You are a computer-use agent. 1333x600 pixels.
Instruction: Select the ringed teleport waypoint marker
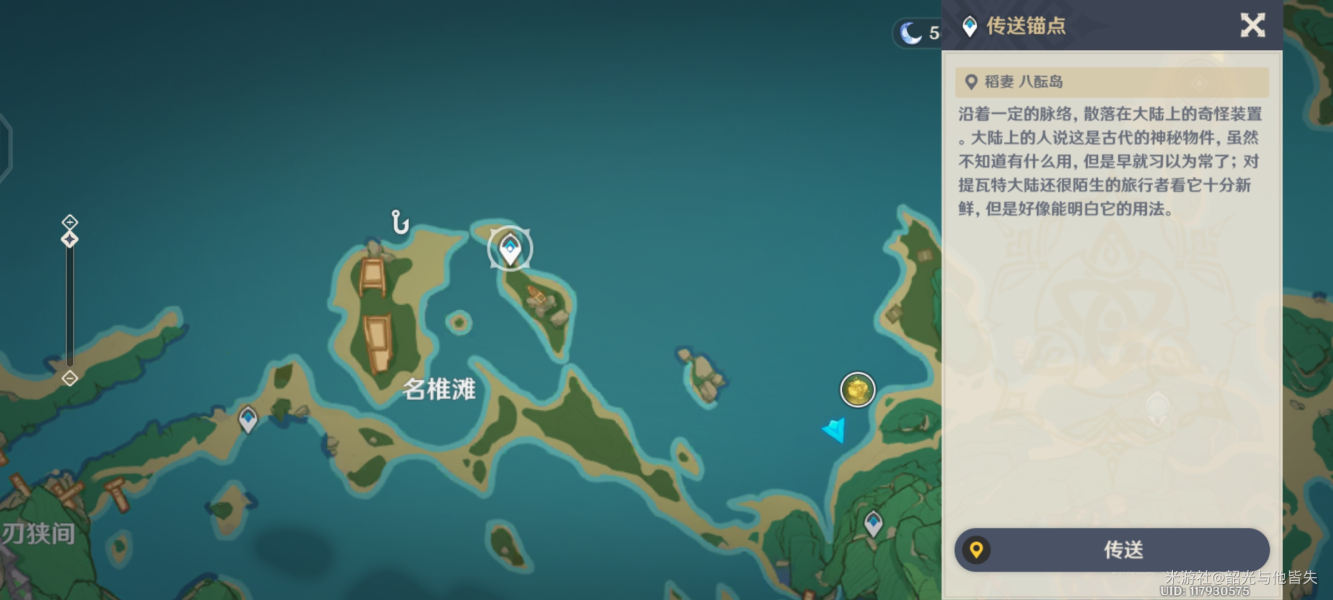pos(510,248)
